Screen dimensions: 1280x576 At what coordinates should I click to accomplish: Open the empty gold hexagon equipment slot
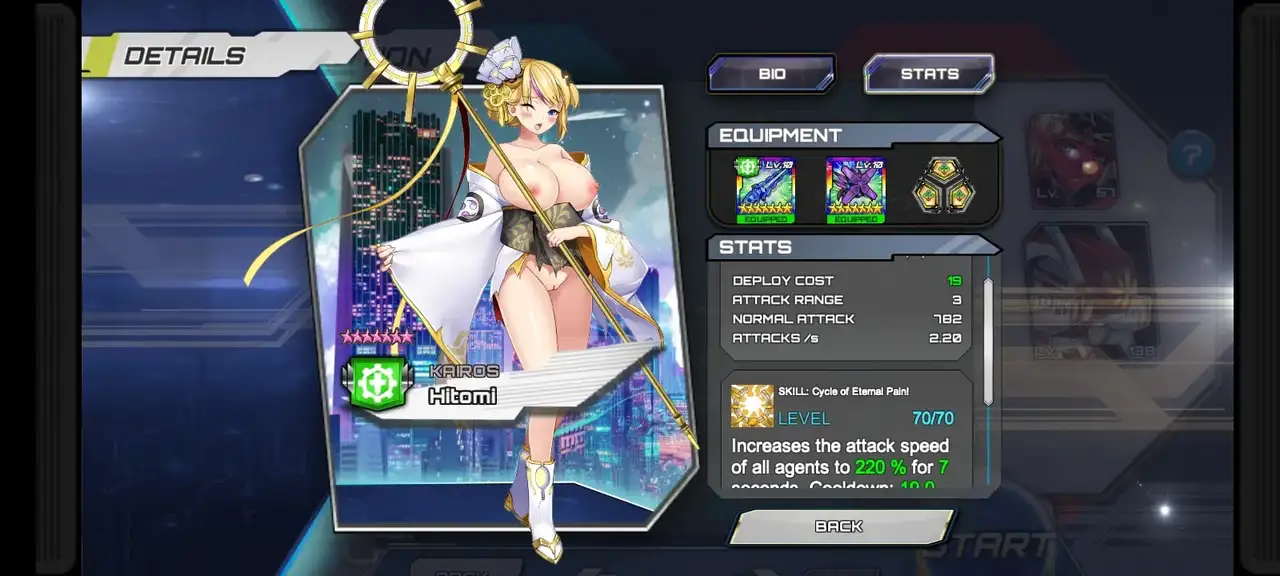pyautogui.click(x=942, y=187)
